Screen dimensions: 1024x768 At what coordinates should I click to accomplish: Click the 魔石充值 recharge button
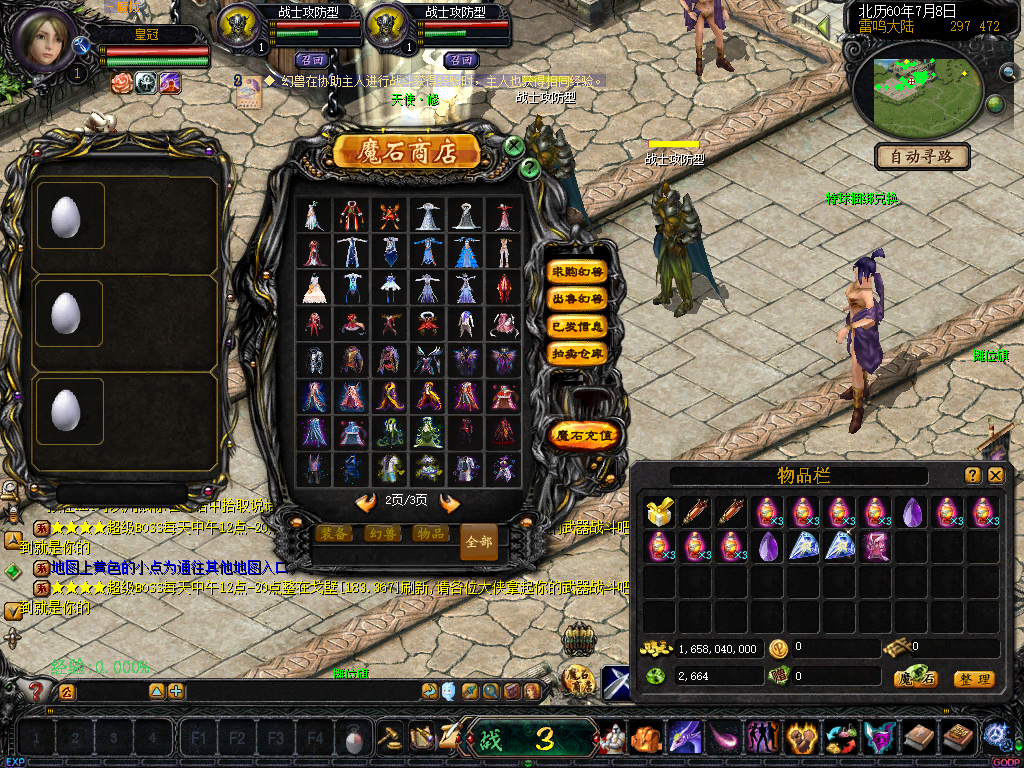[585, 435]
